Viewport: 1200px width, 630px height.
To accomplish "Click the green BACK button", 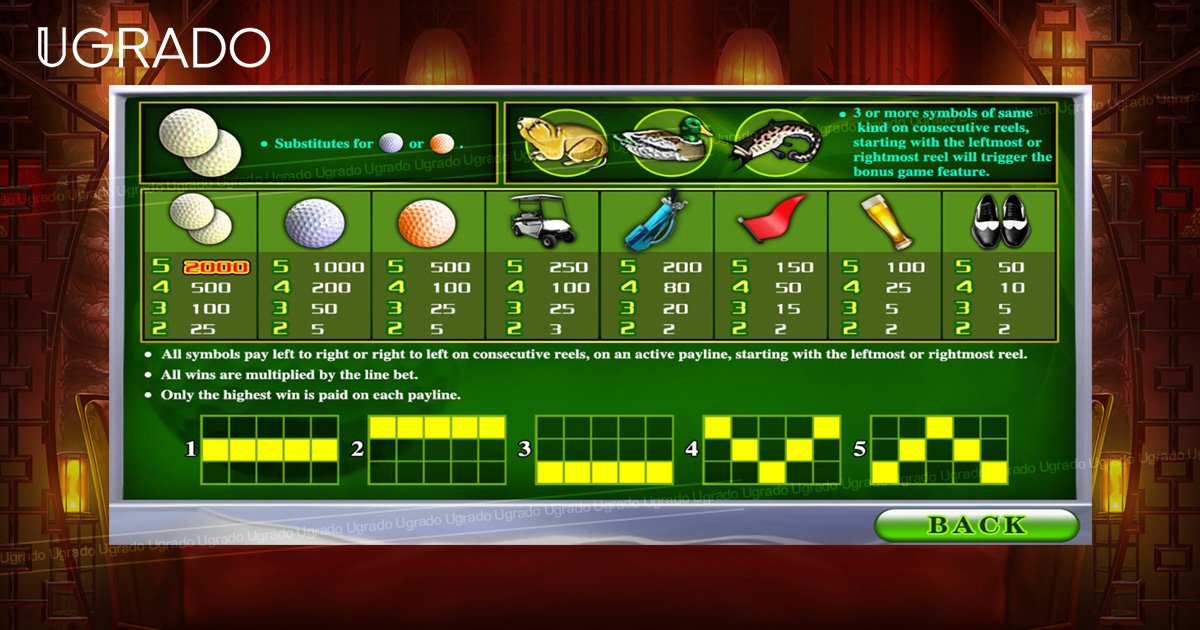I will (976, 525).
